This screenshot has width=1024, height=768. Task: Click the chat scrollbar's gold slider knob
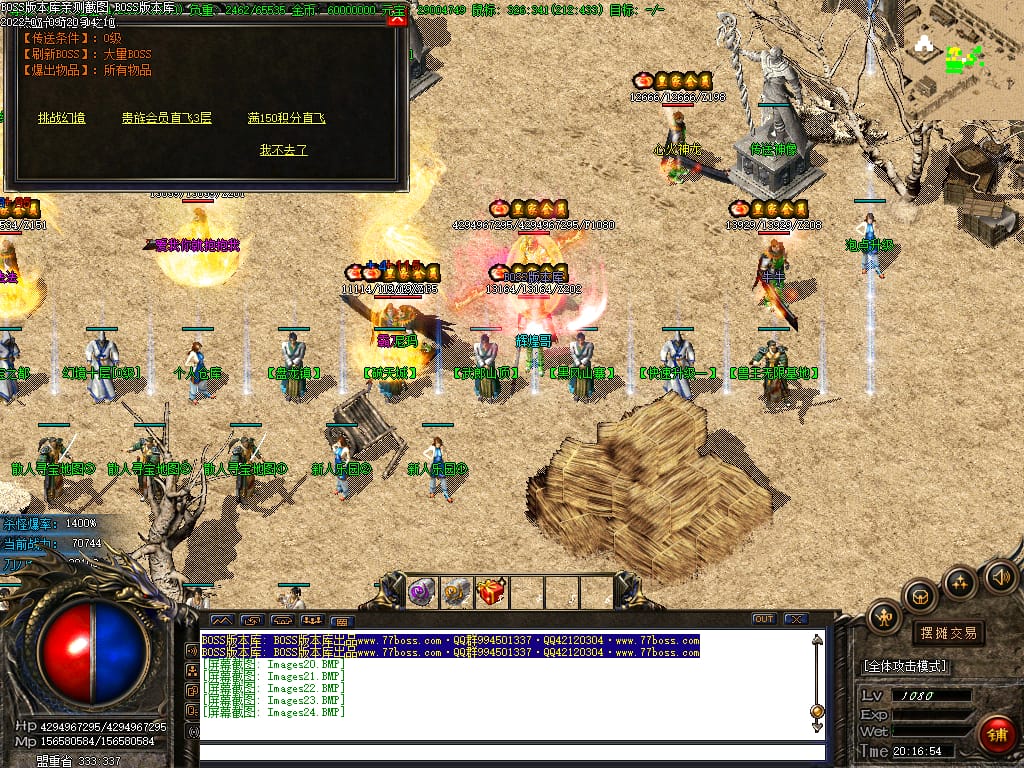coord(817,711)
